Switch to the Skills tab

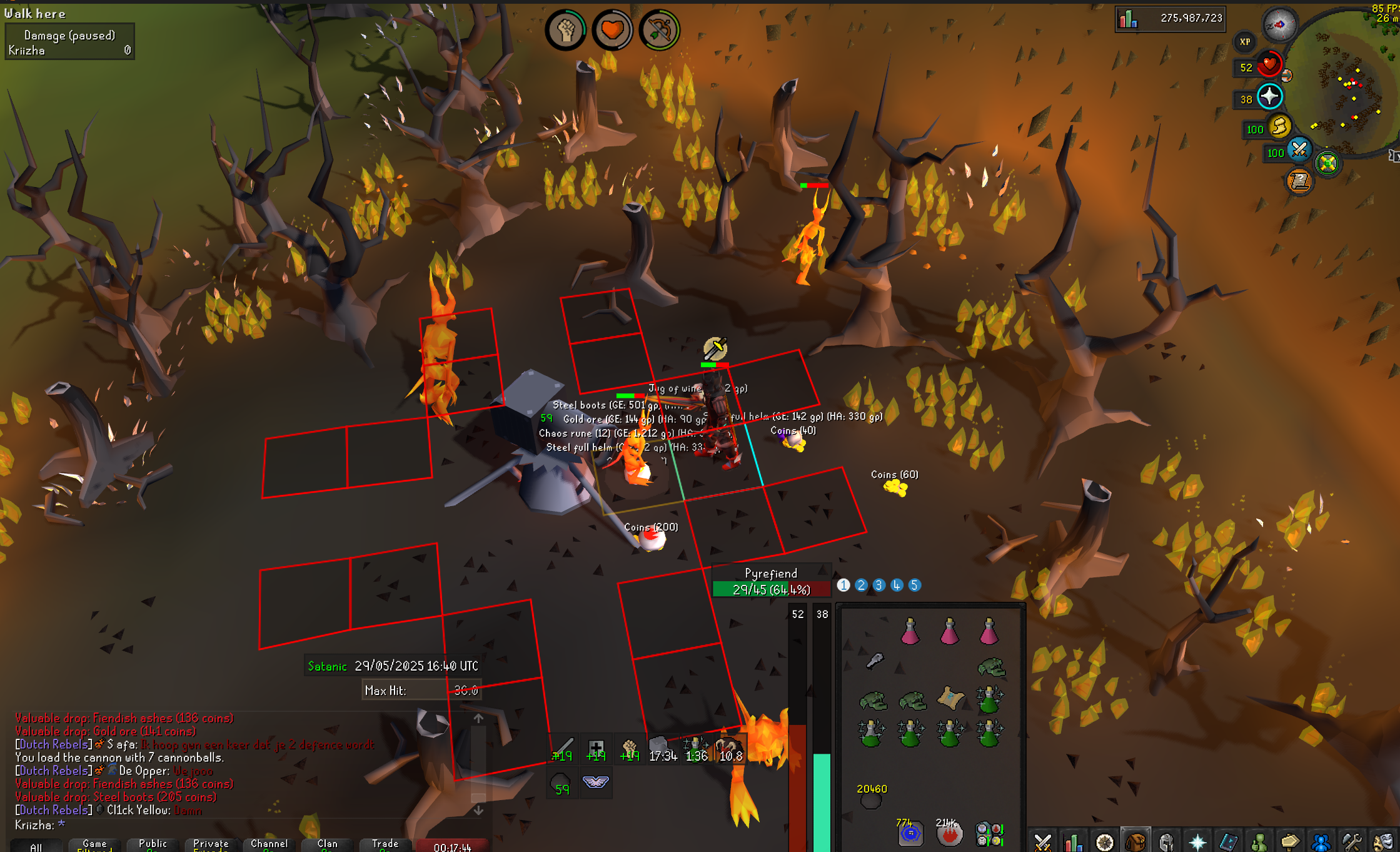1073,841
